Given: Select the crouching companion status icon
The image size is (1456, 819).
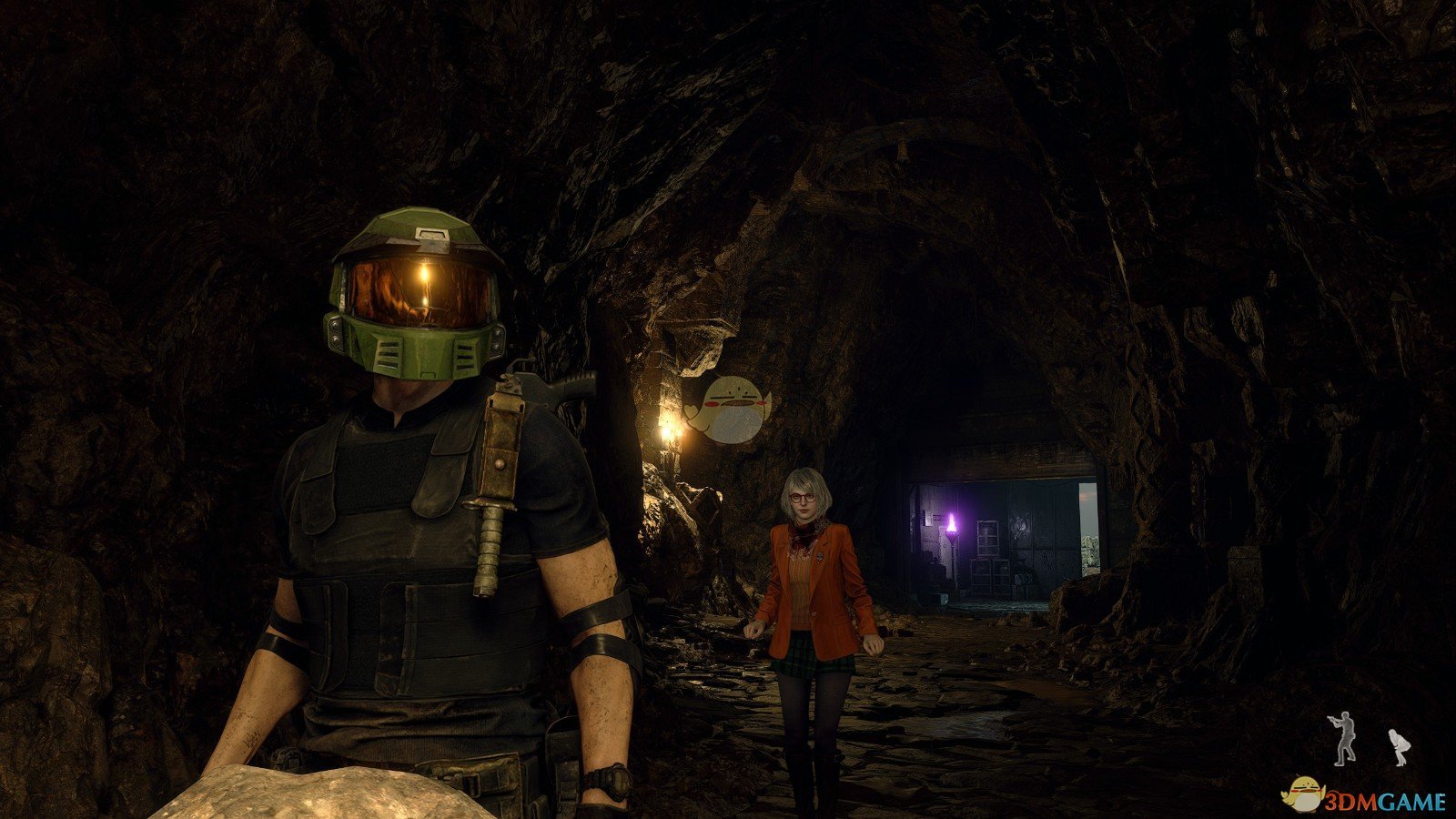Looking at the screenshot, I should coord(1396,745).
